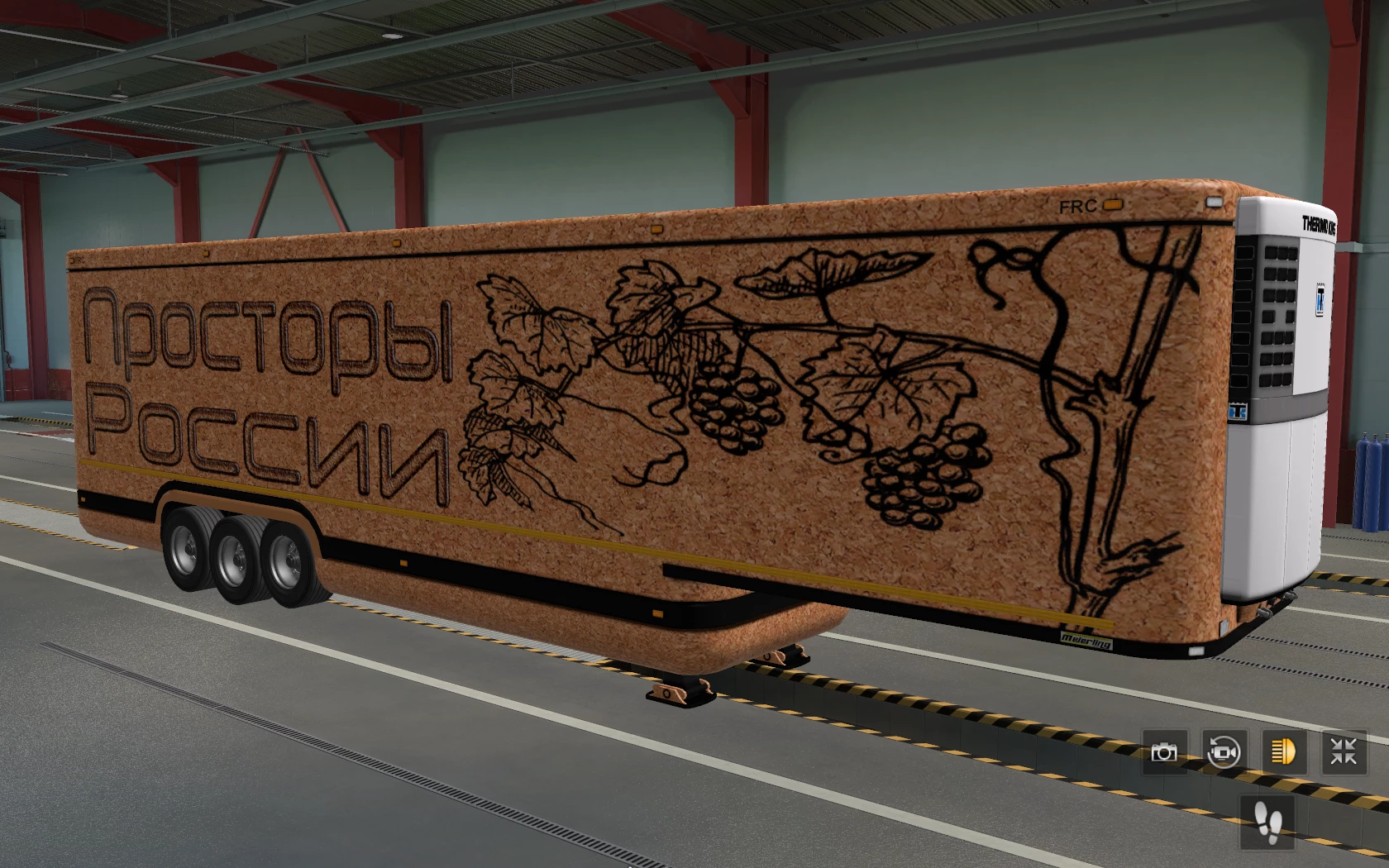Click the Thermo King lettering on the unit
This screenshot has height=868, width=1389.
1320,224
